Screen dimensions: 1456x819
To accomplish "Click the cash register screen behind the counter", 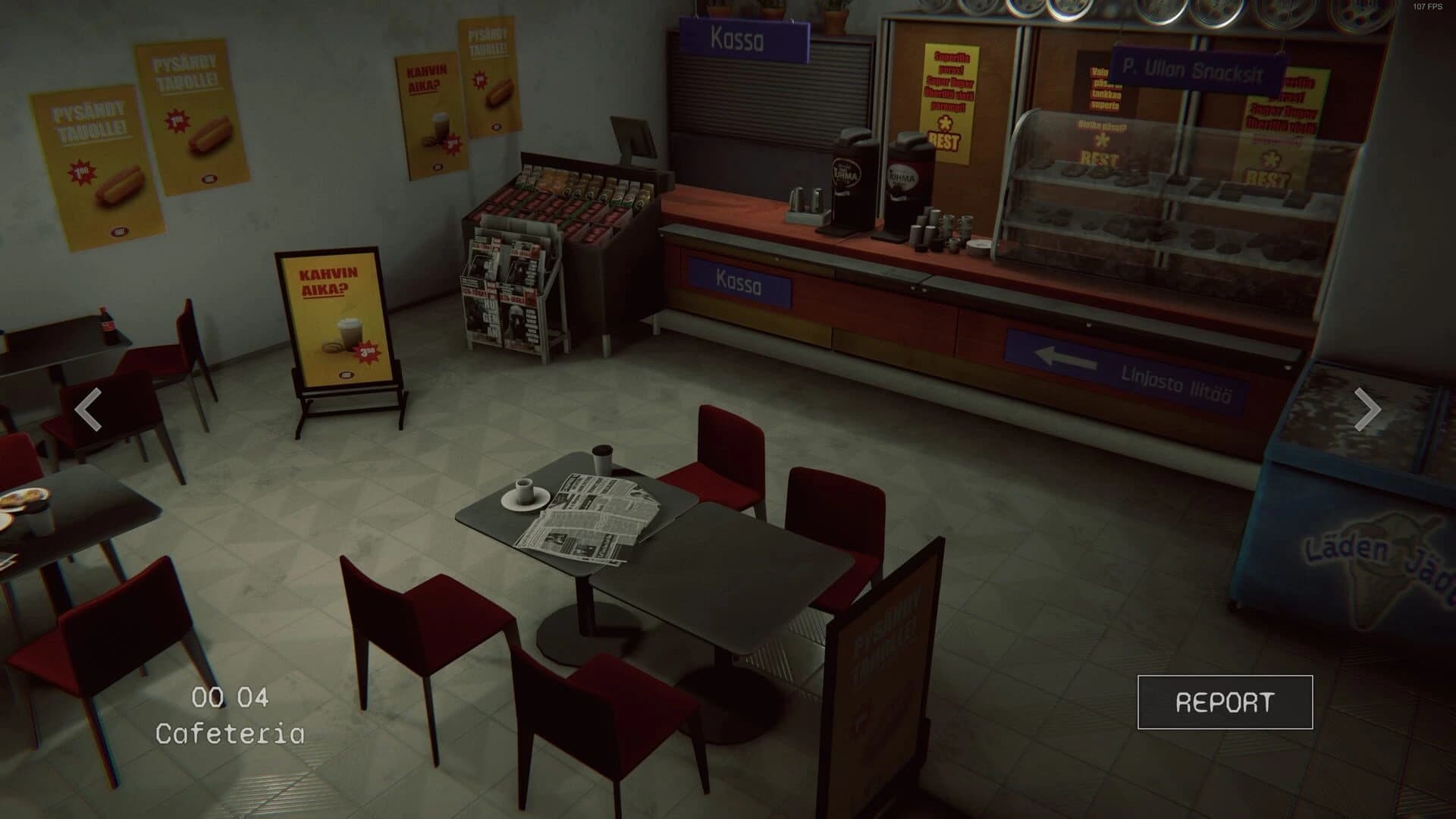I will [x=632, y=135].
